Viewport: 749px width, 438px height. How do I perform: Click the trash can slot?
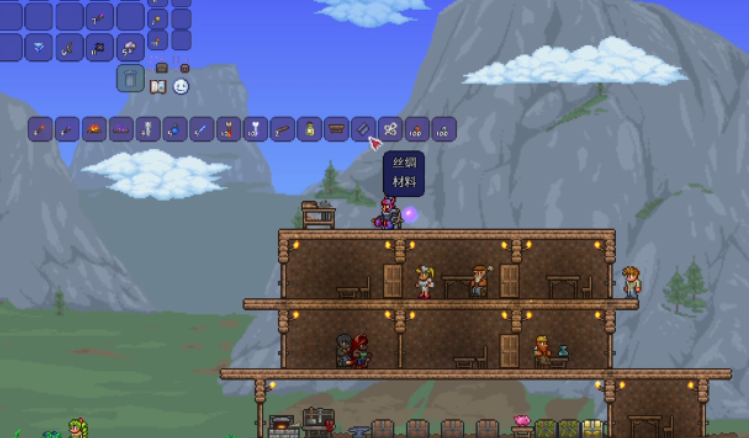tap(130, 78)
